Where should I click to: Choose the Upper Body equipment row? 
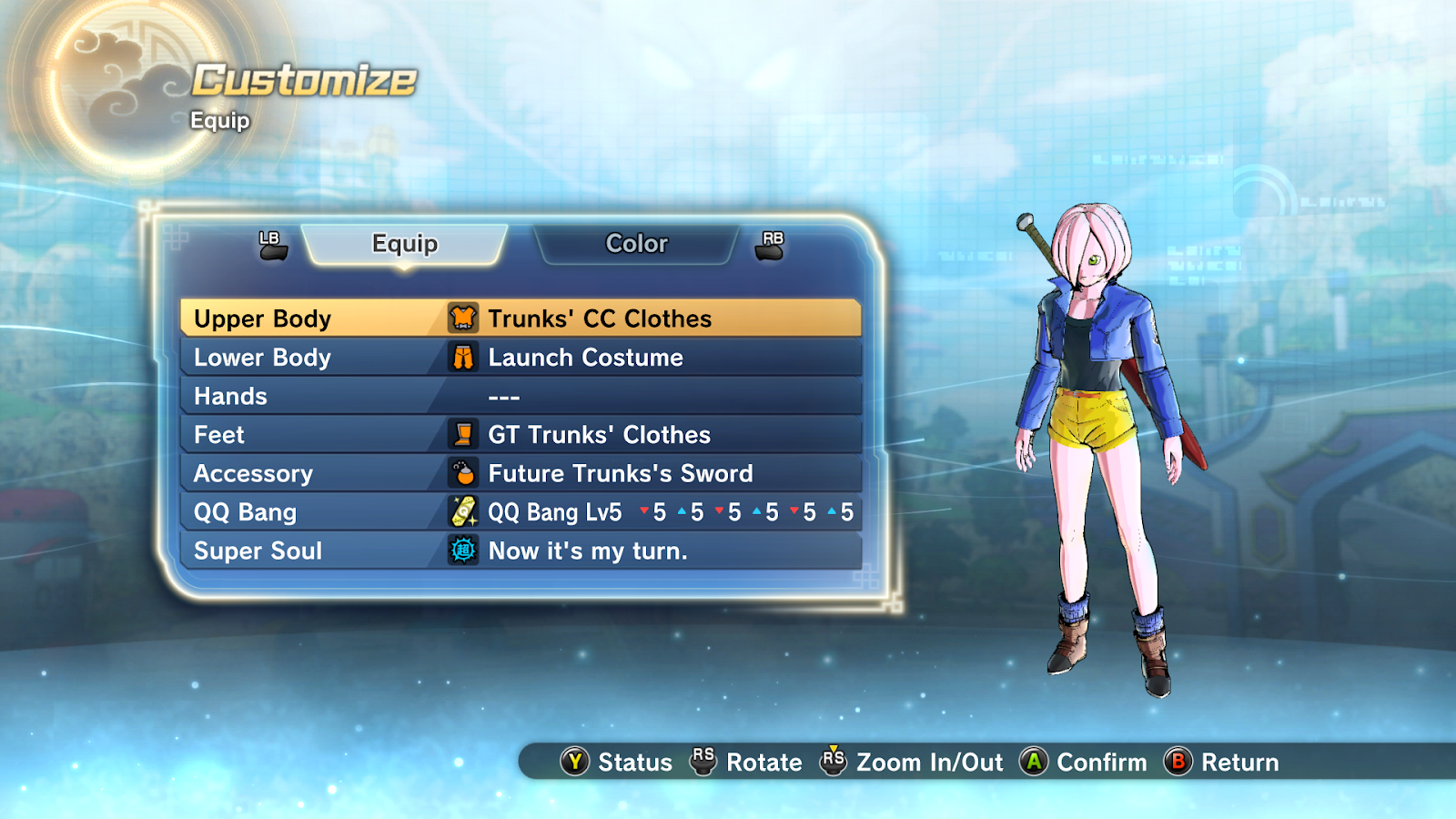(x=521, y=318)
